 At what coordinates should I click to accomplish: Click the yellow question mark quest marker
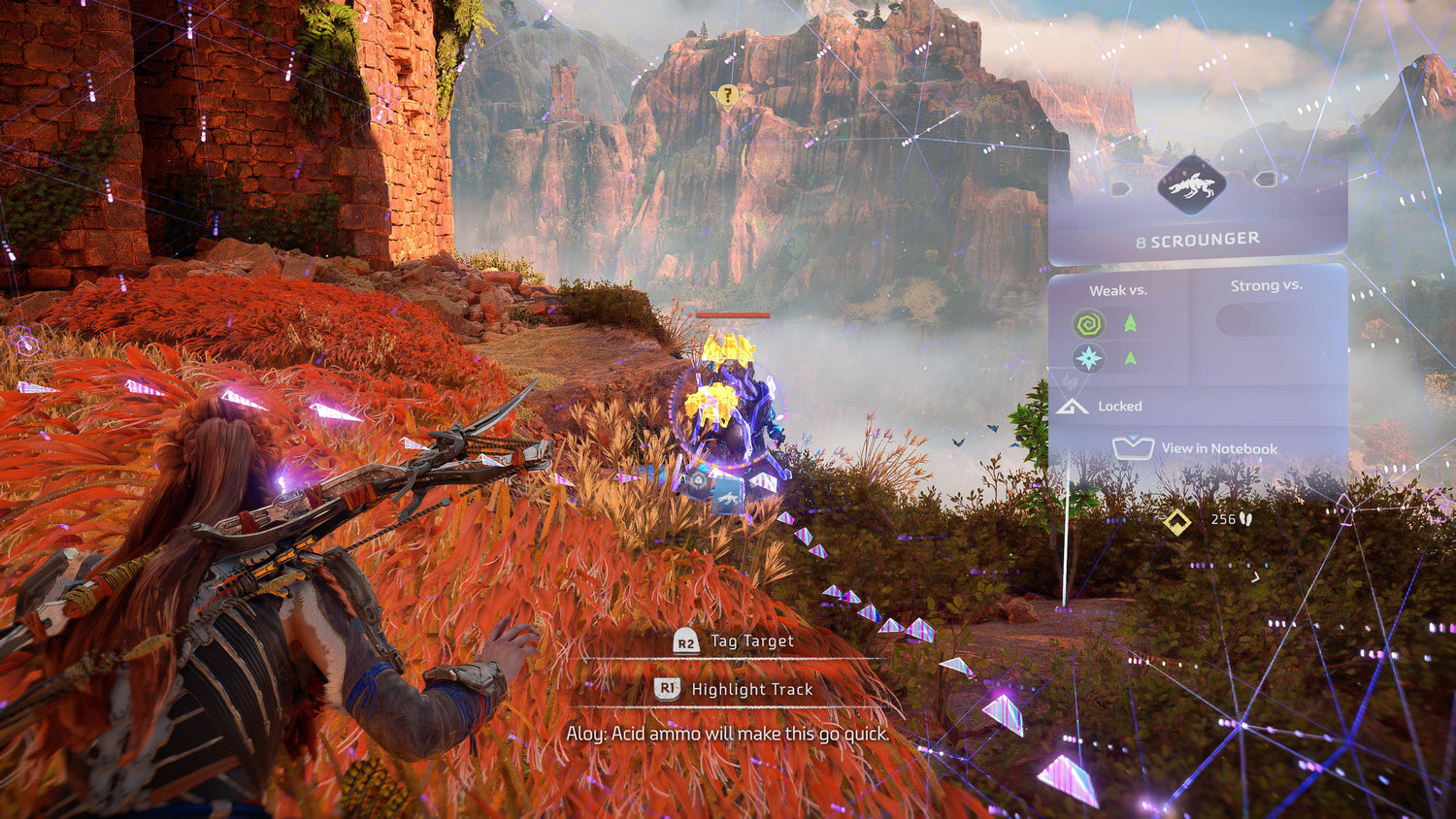click(726, 96)
